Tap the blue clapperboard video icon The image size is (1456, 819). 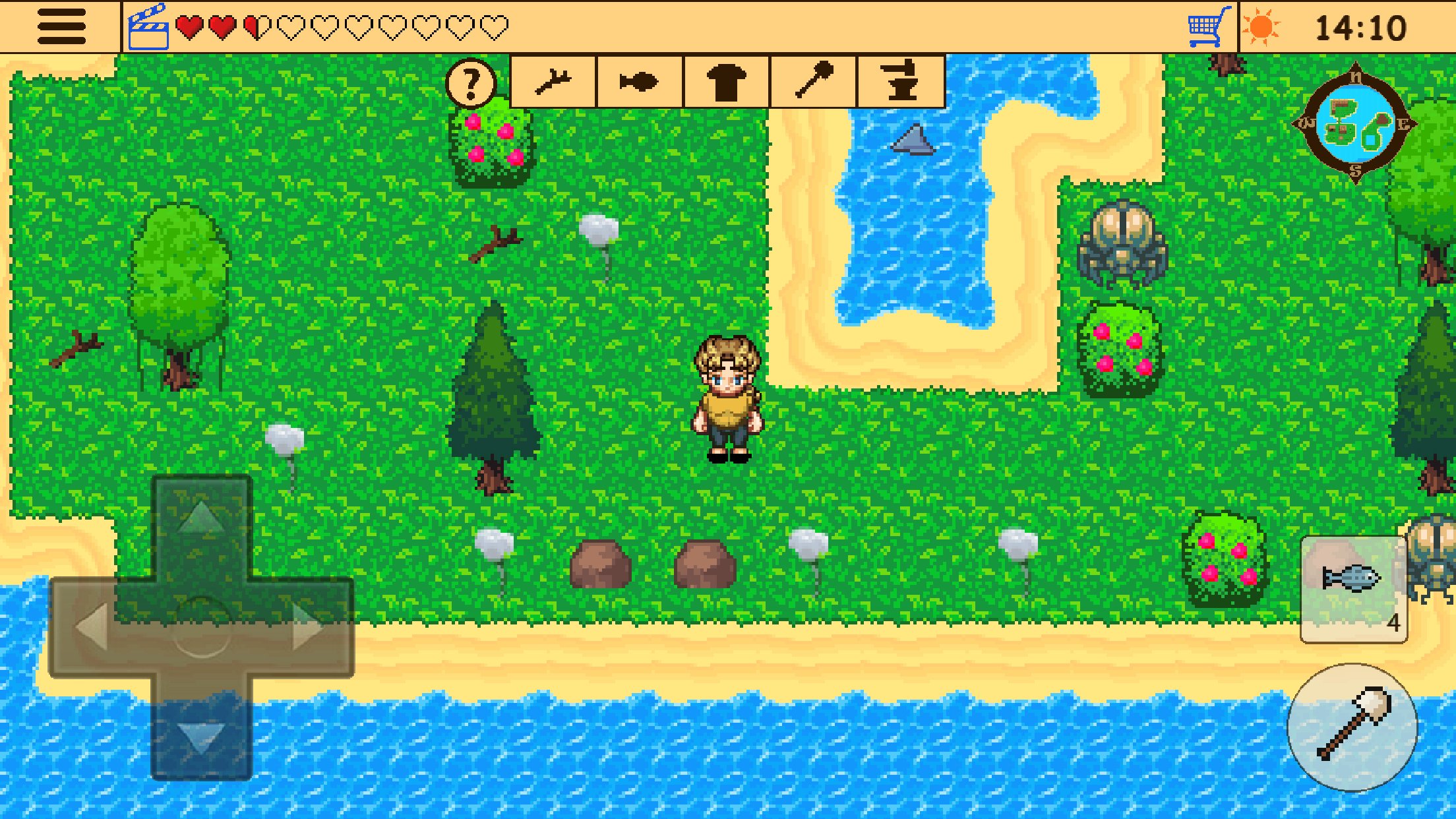[x=150, y=25]
